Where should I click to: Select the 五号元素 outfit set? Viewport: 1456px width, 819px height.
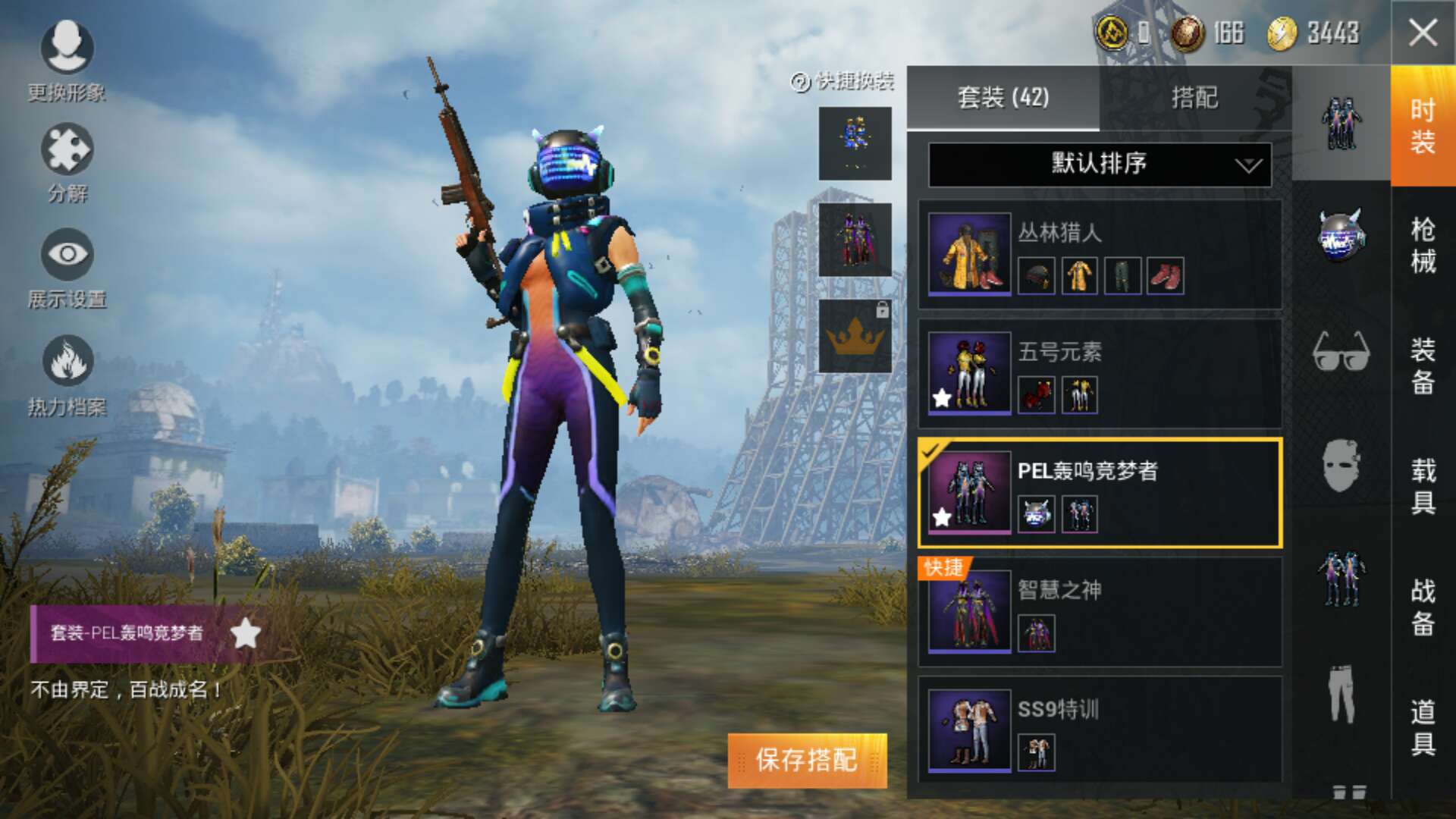tap(1100, 373)
